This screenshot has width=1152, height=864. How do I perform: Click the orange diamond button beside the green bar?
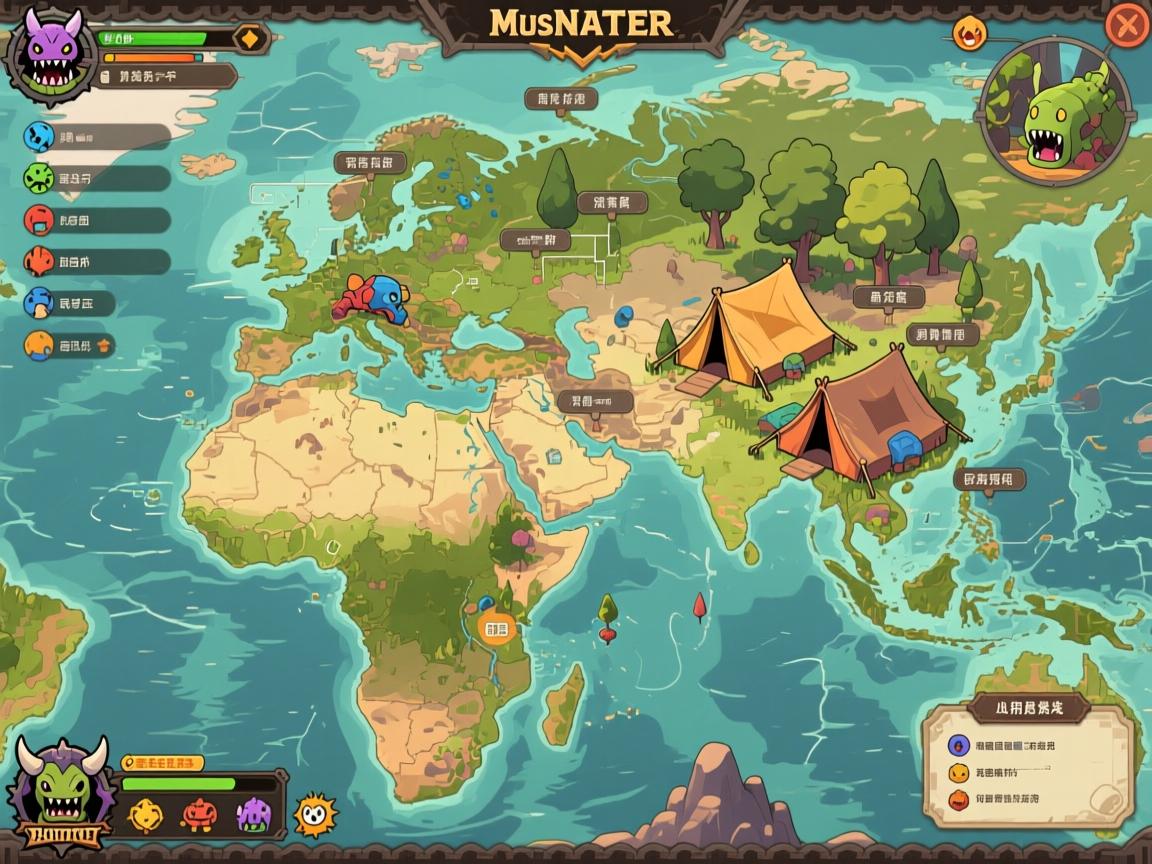coord(249,38)
